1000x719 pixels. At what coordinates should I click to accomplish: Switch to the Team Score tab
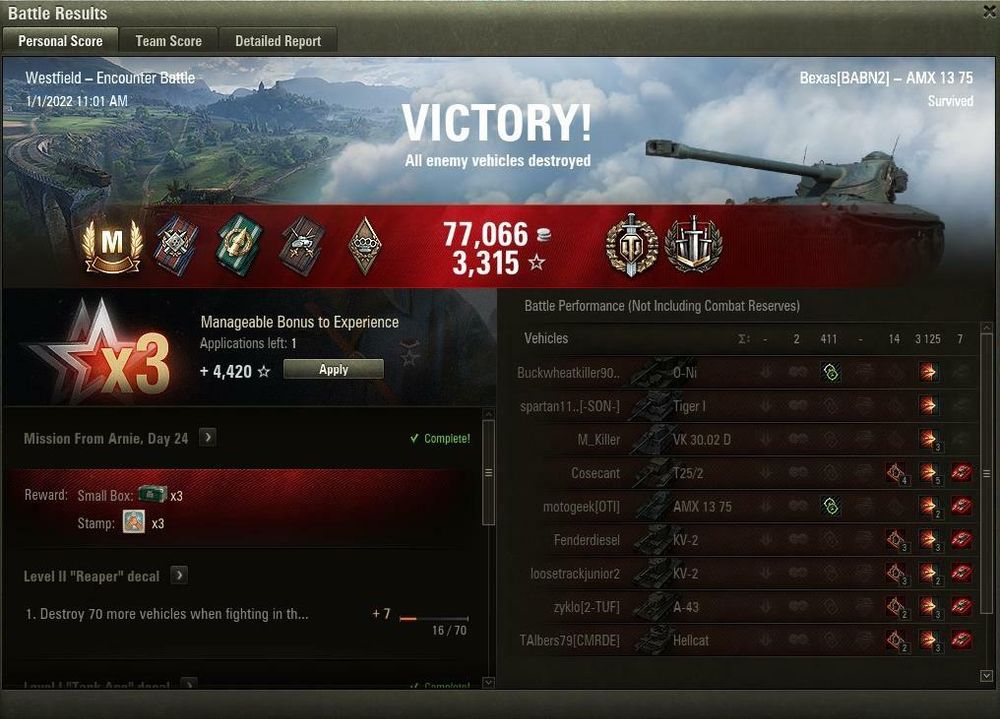(168, 41)
